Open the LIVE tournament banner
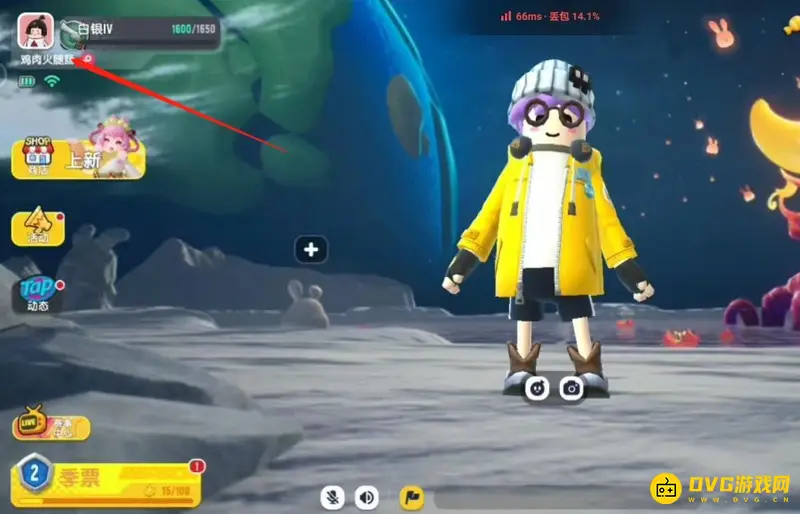The image size is (800, 514). pos(51,427)
